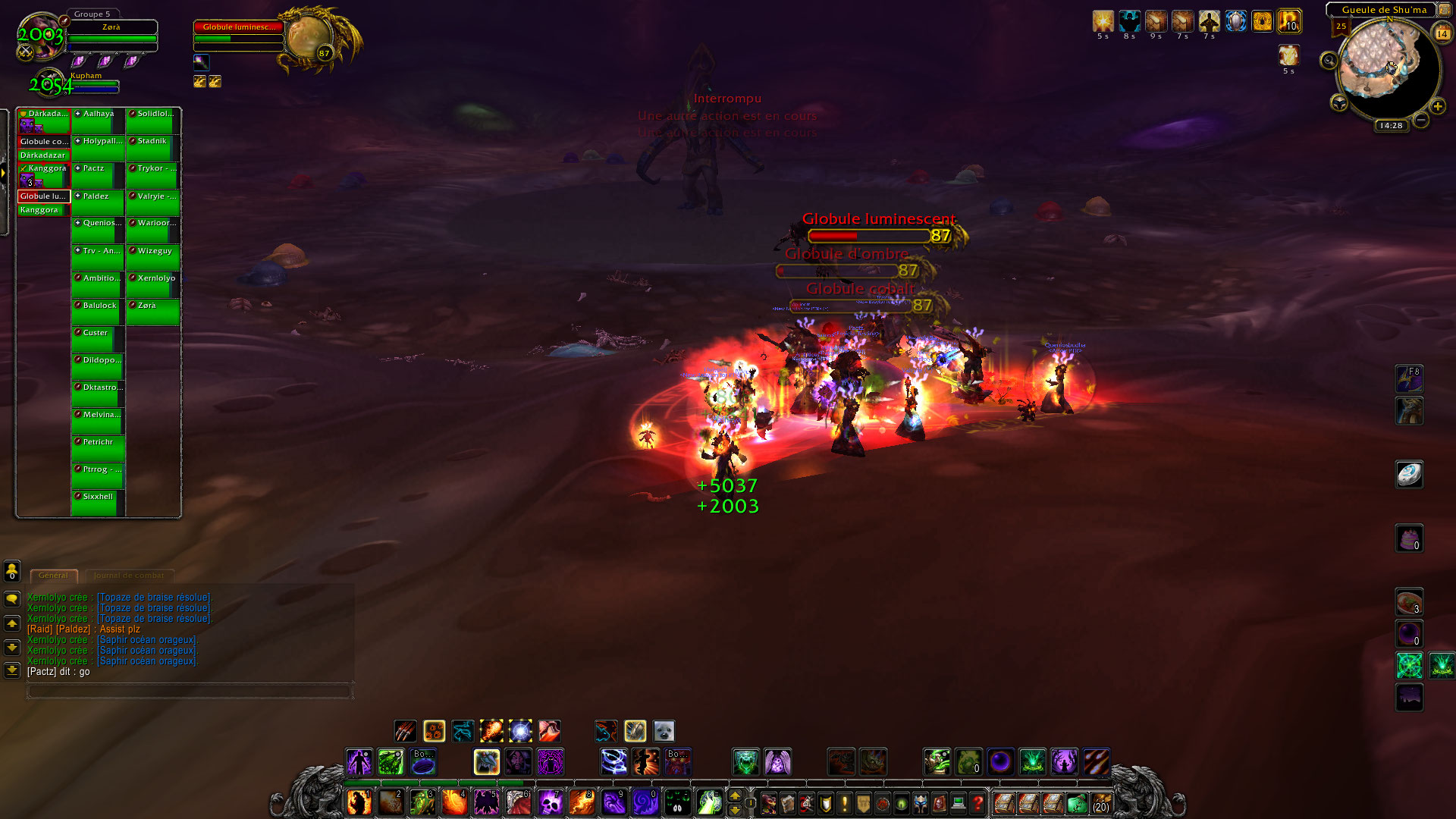
Task: Click the Globule luminescent target frame
Action: tap(239, 33)
